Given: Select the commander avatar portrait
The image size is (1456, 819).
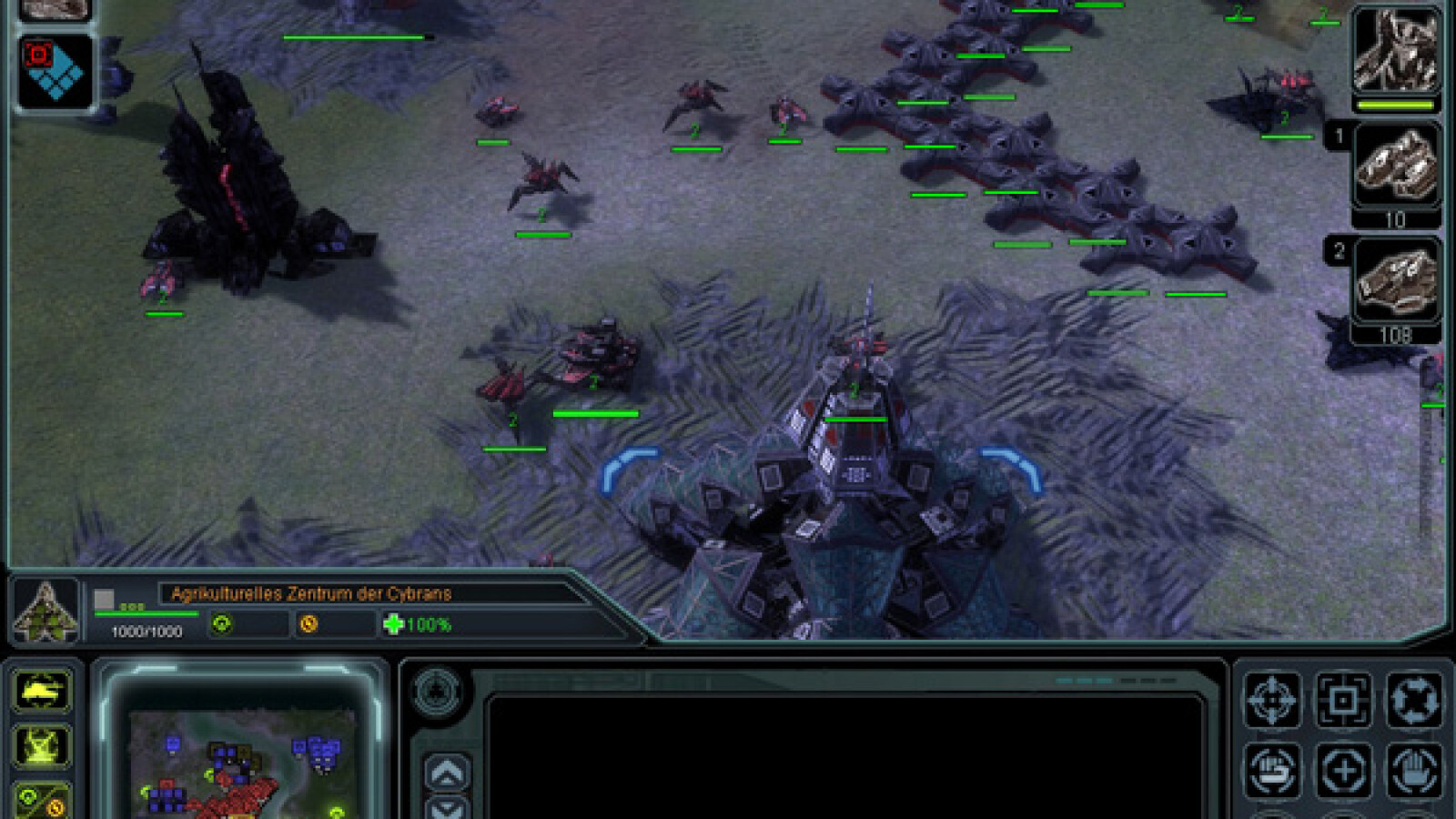Looking at the screenshot, I should coord(1396,53).
